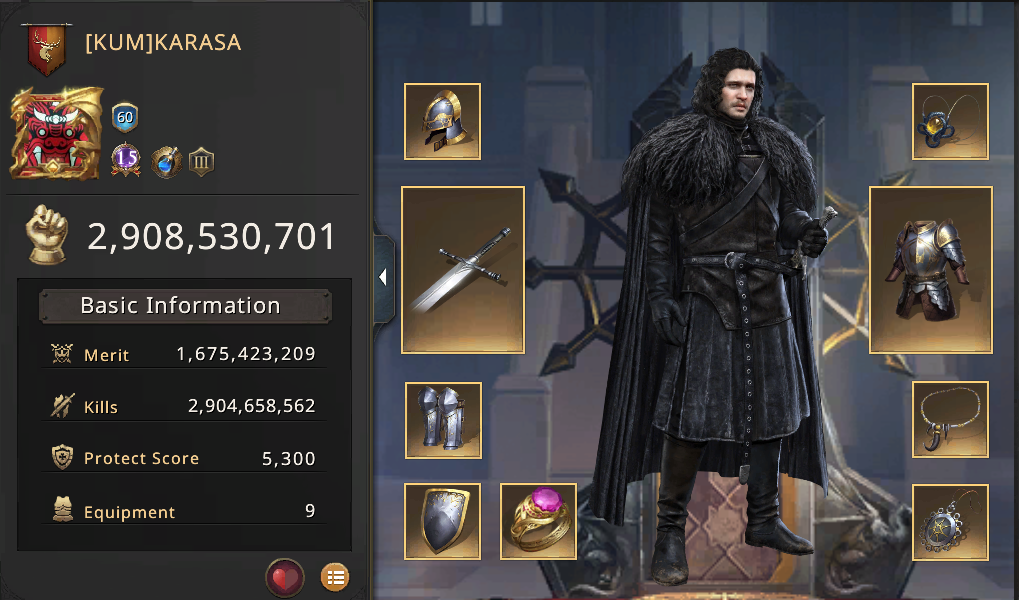Image resolution: width=1019 pixels, height=600 pixels.
Task: Click the purple 15 VIP badge
Action: 126,160
